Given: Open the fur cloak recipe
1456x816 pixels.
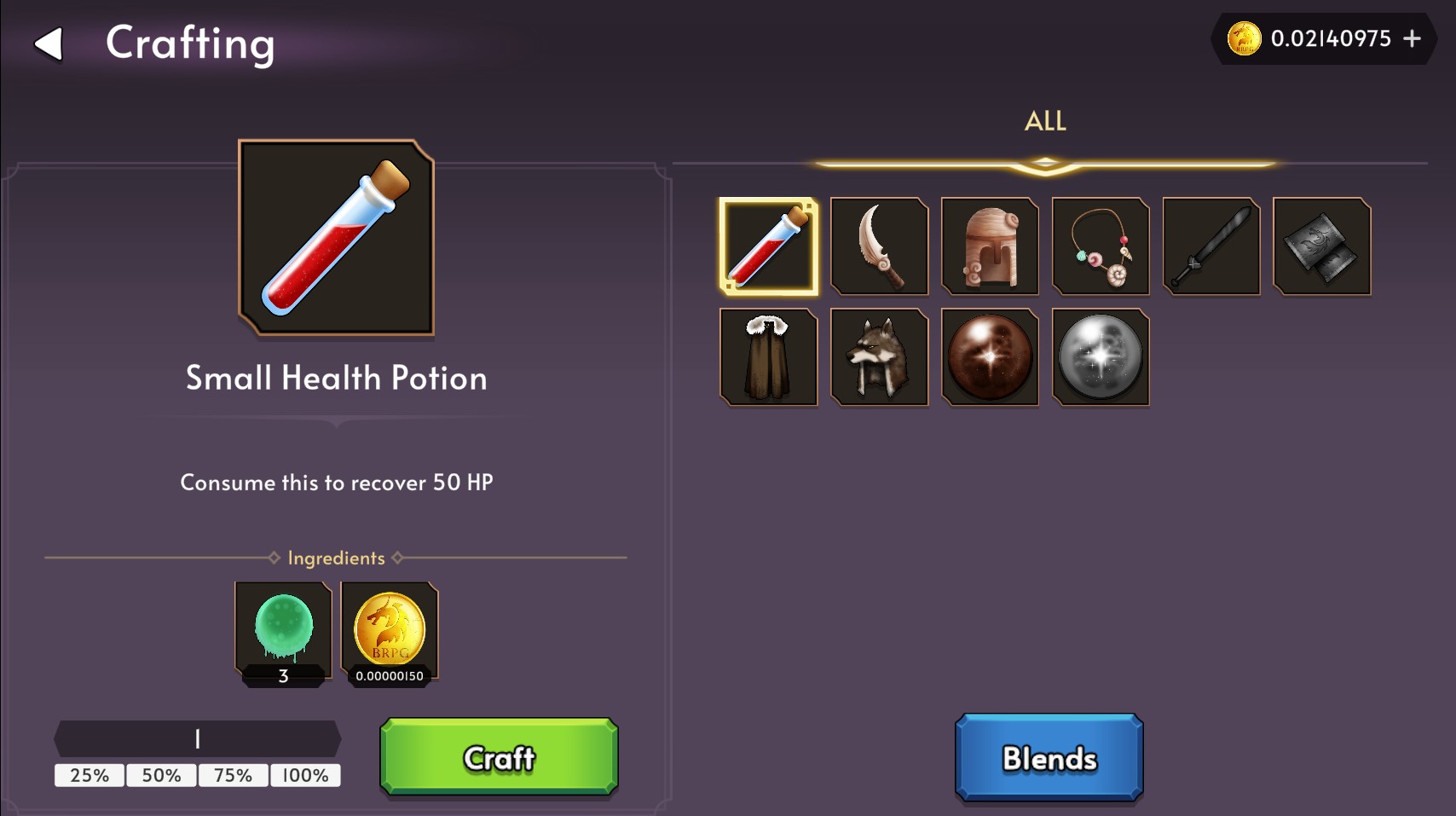Looking at the screenshot, I should [768, 357].
